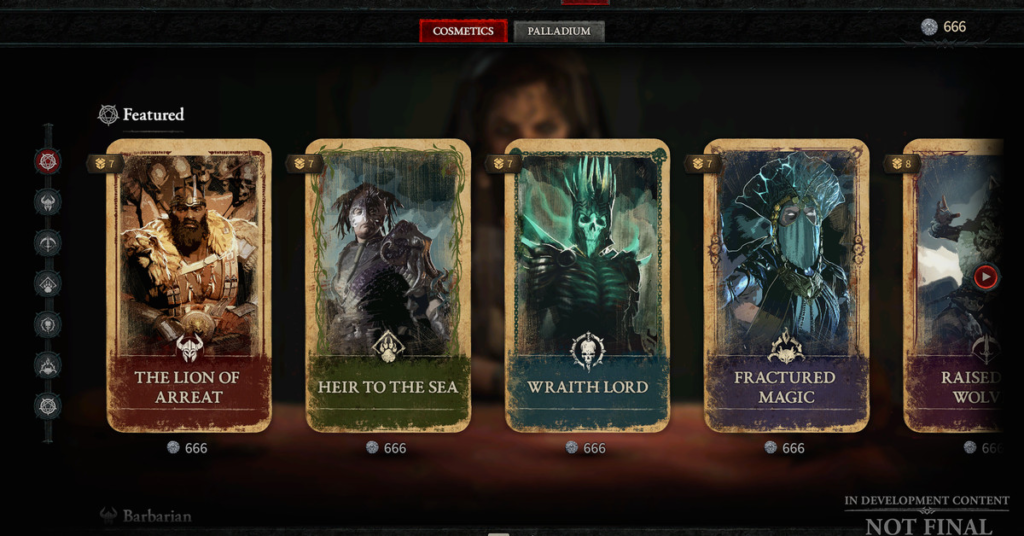Select the Fractured Magic card

(x=786, y=285)
